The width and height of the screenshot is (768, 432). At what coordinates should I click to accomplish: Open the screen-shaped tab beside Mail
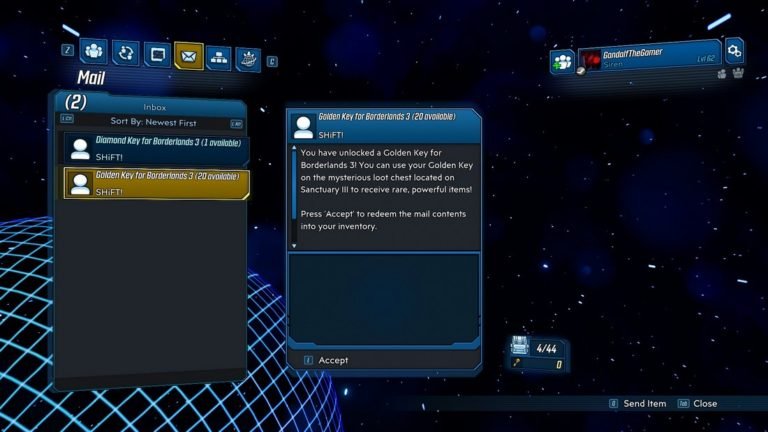tap(156, 55)
